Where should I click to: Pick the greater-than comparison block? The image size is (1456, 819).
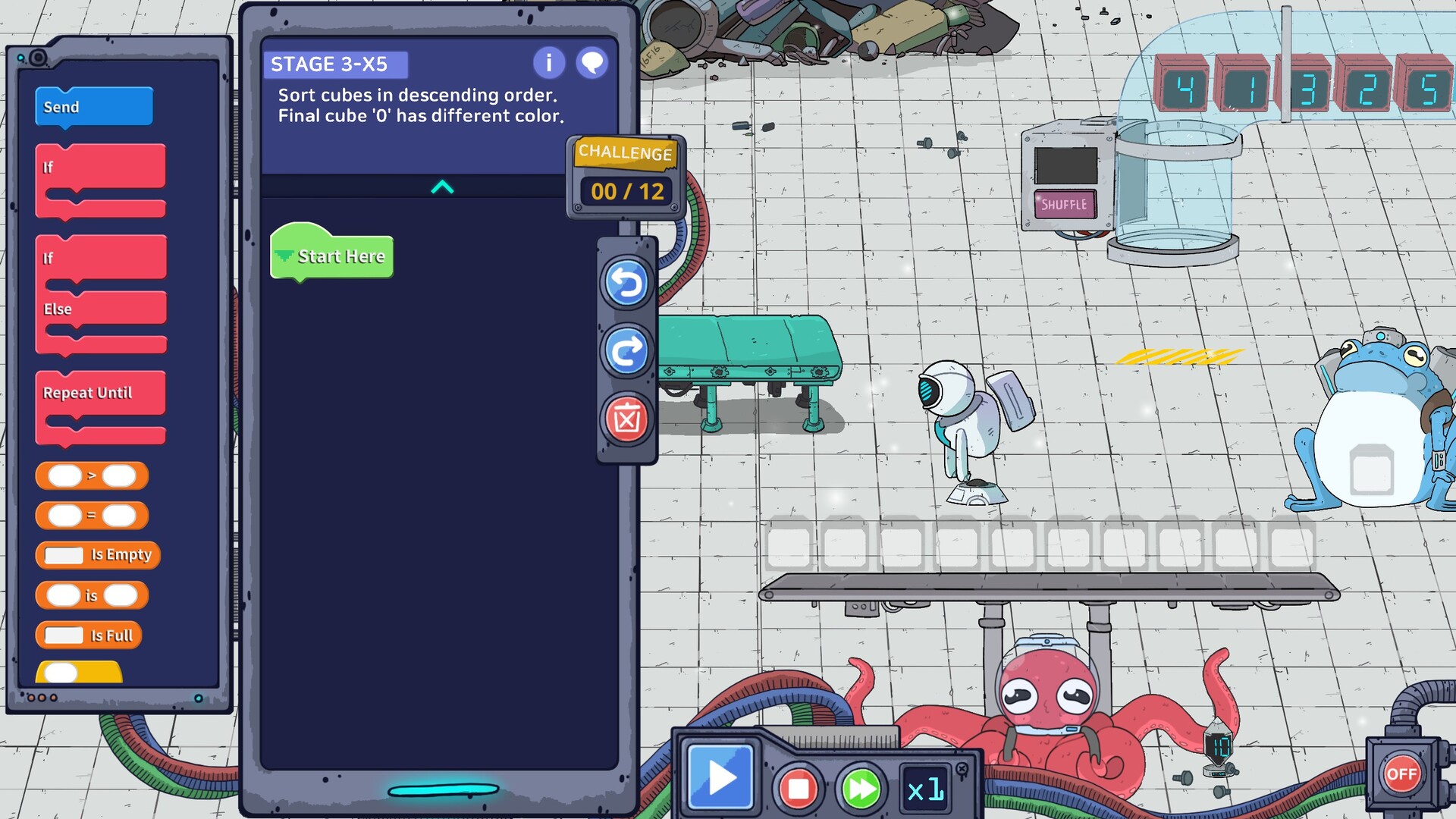point(93,476)
